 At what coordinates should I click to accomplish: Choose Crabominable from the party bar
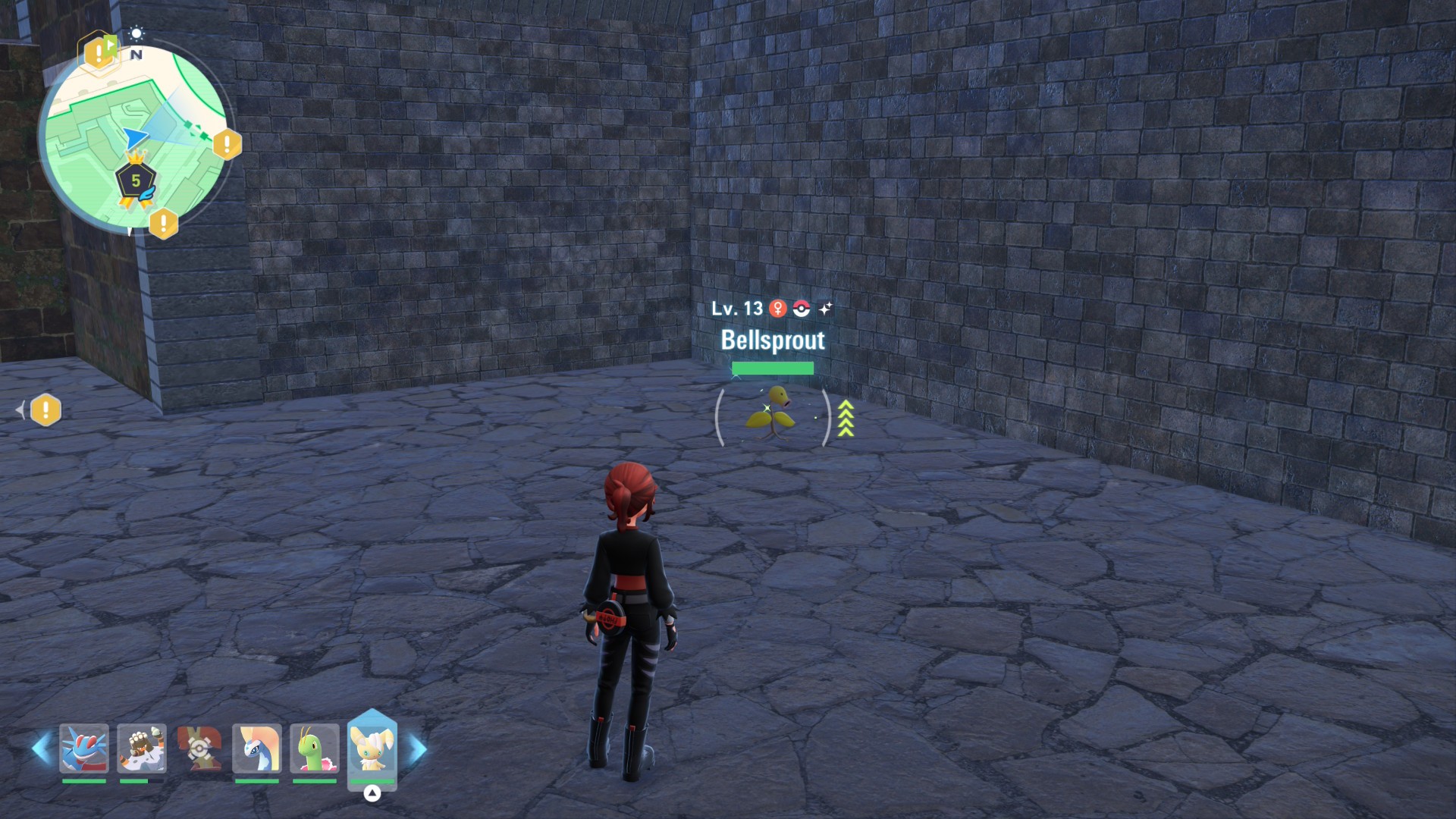142,749
